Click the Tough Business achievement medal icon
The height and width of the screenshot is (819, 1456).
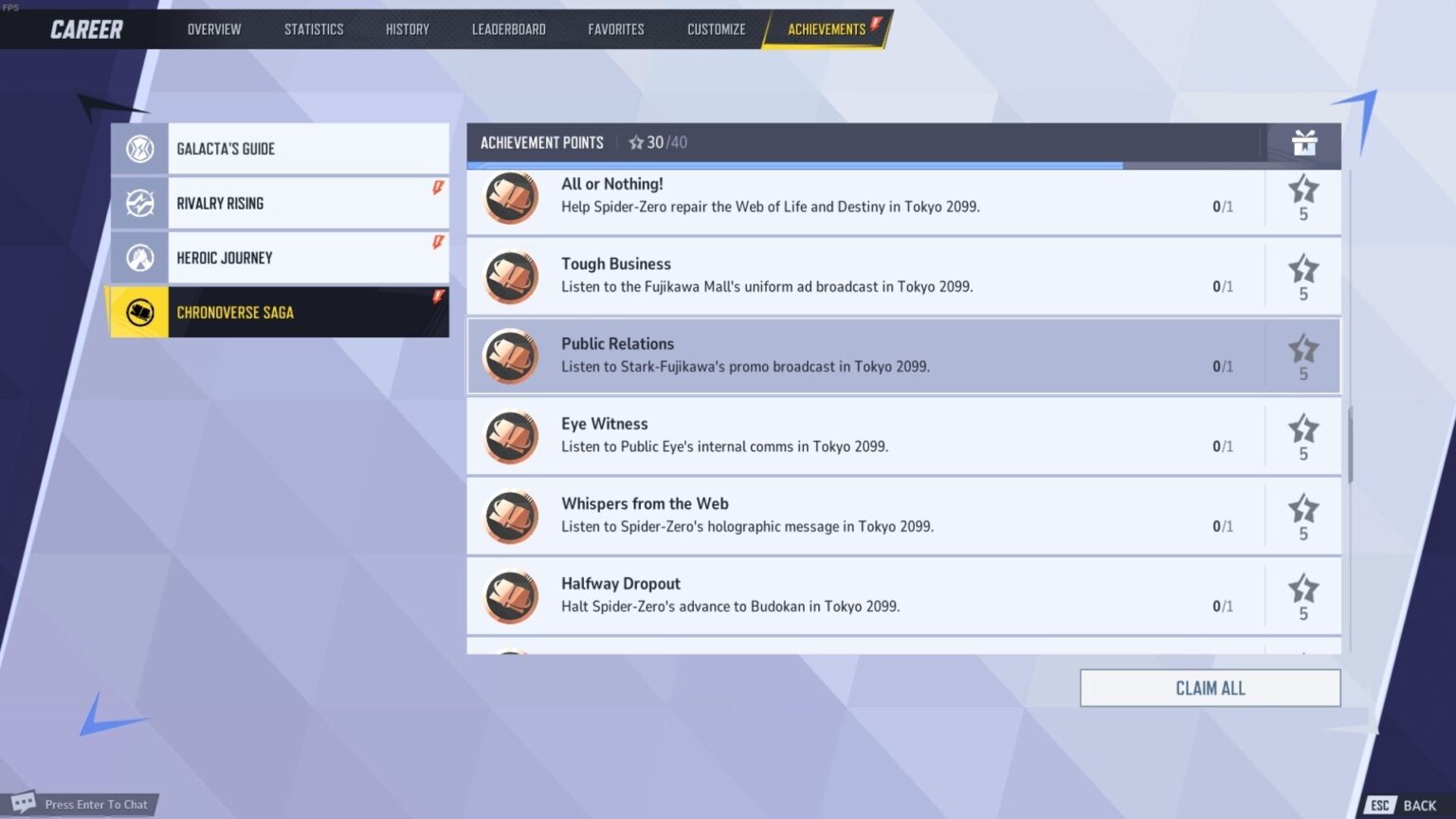(510, 277)
